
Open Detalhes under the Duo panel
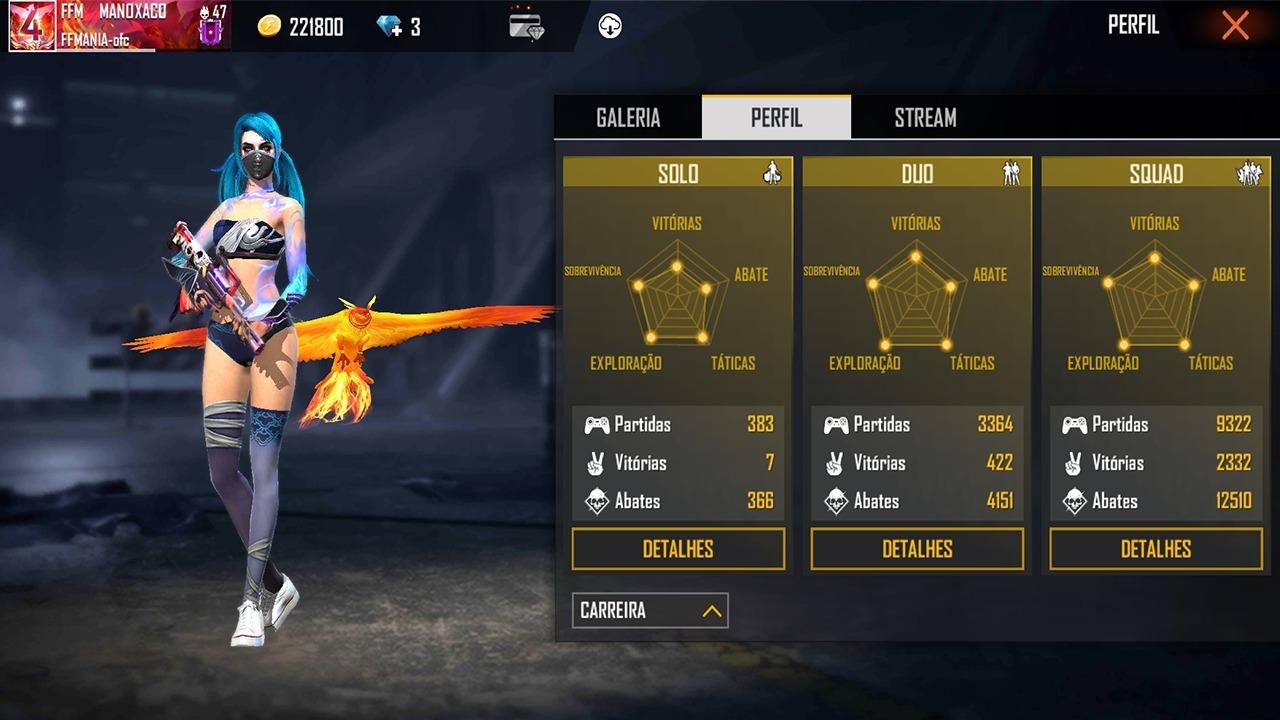[917, 549]
